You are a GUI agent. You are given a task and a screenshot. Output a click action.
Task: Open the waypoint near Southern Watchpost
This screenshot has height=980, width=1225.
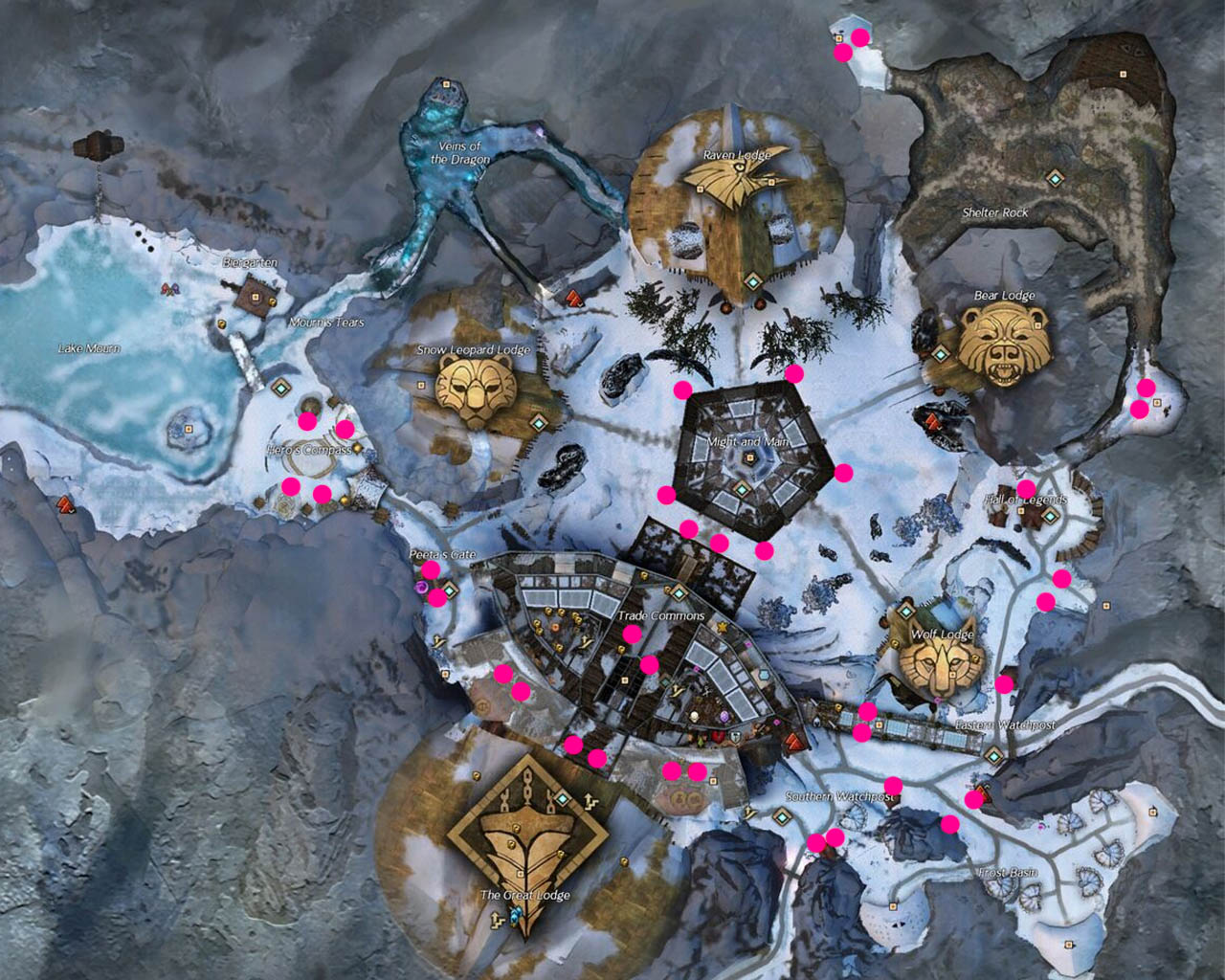(781, 817)
